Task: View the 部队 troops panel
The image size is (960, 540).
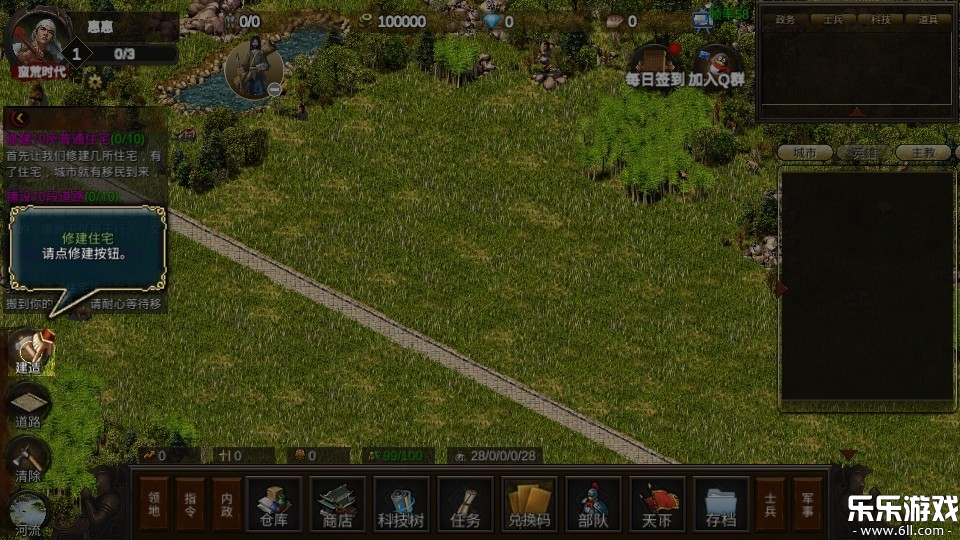Action: 593,503
